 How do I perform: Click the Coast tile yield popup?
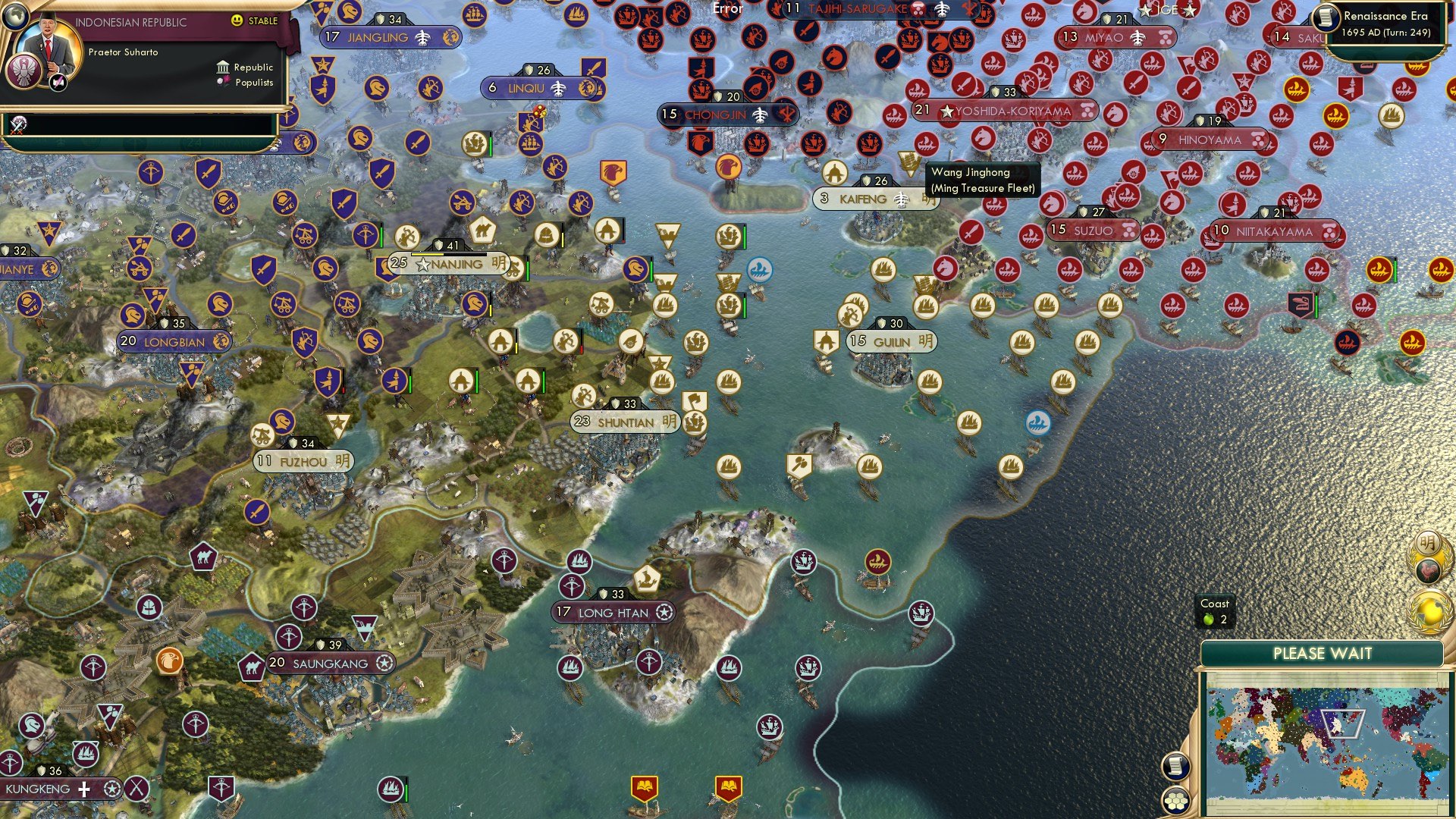(1215, 611)
